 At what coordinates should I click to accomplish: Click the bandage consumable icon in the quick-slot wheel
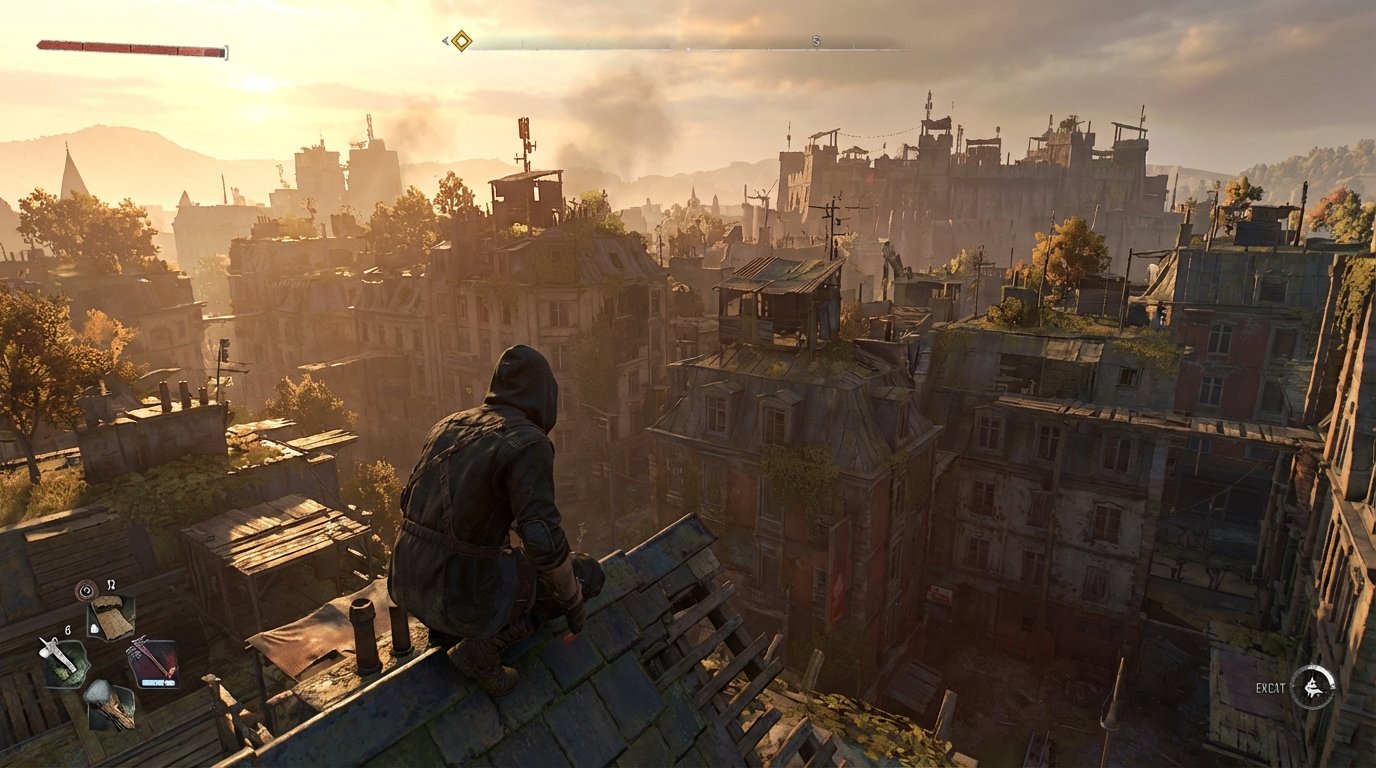(x=111, y=618)
